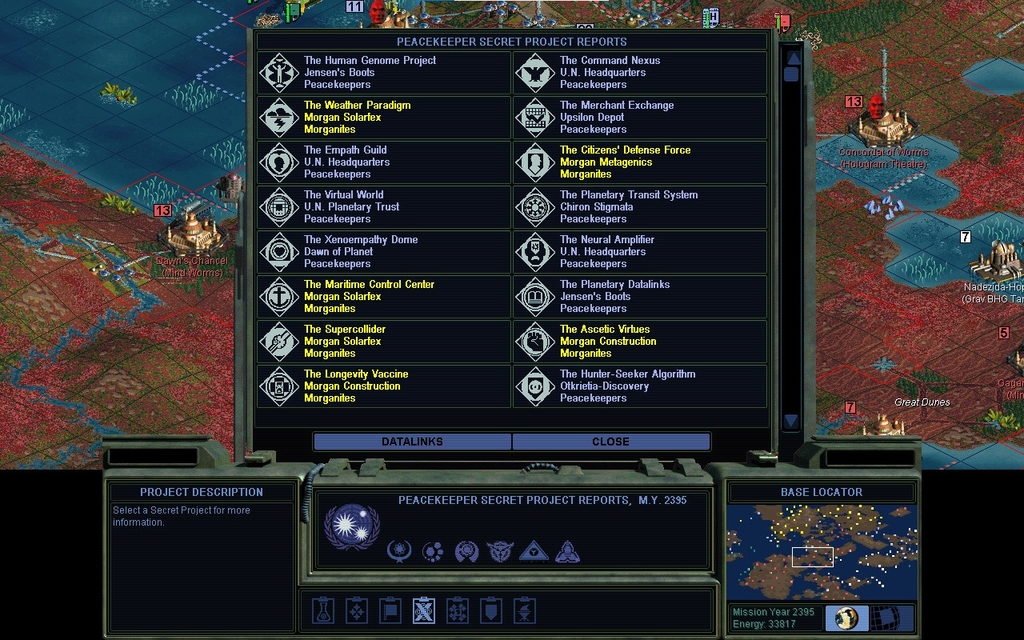
Task: Pick The Xenoempathy Dome project
Action: (x=384, y=252)
